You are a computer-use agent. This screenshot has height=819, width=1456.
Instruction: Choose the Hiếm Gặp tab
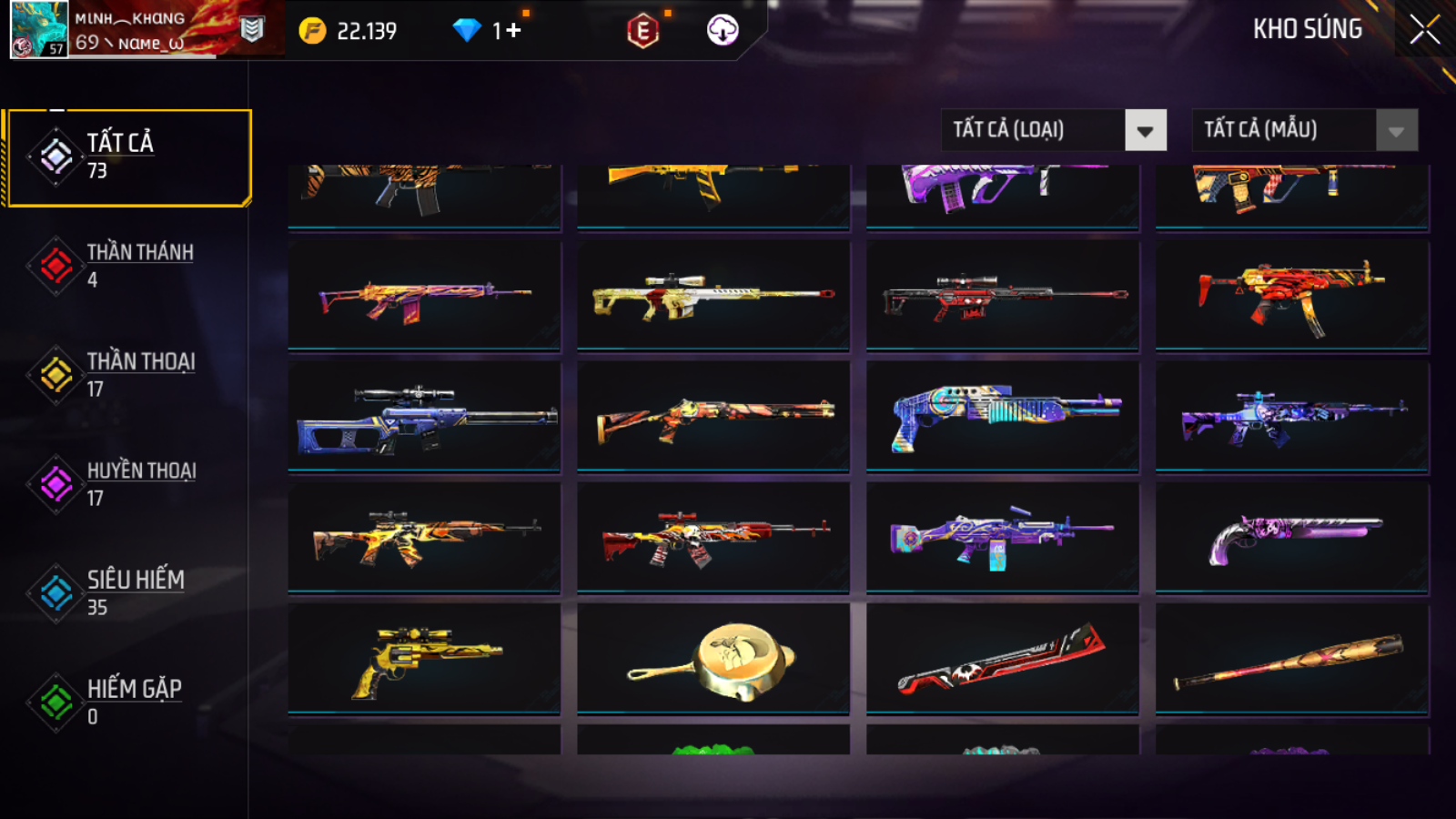click(x=127, y=702)
